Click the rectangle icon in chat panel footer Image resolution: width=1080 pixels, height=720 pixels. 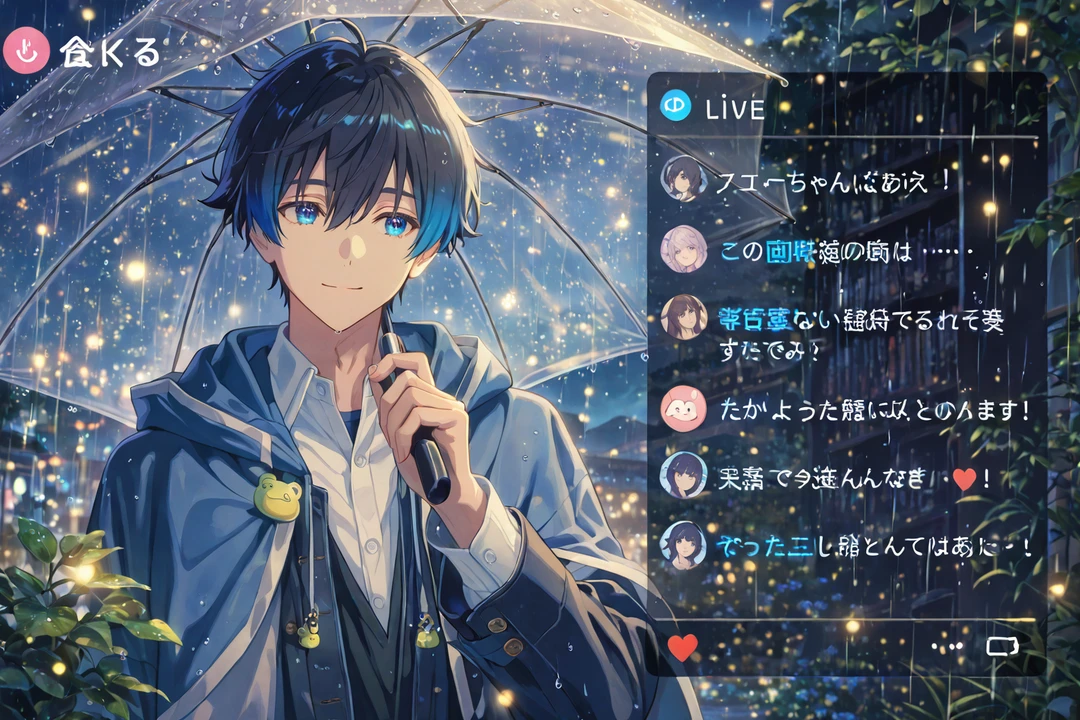pyautogui.click(x=1001, y=647)
